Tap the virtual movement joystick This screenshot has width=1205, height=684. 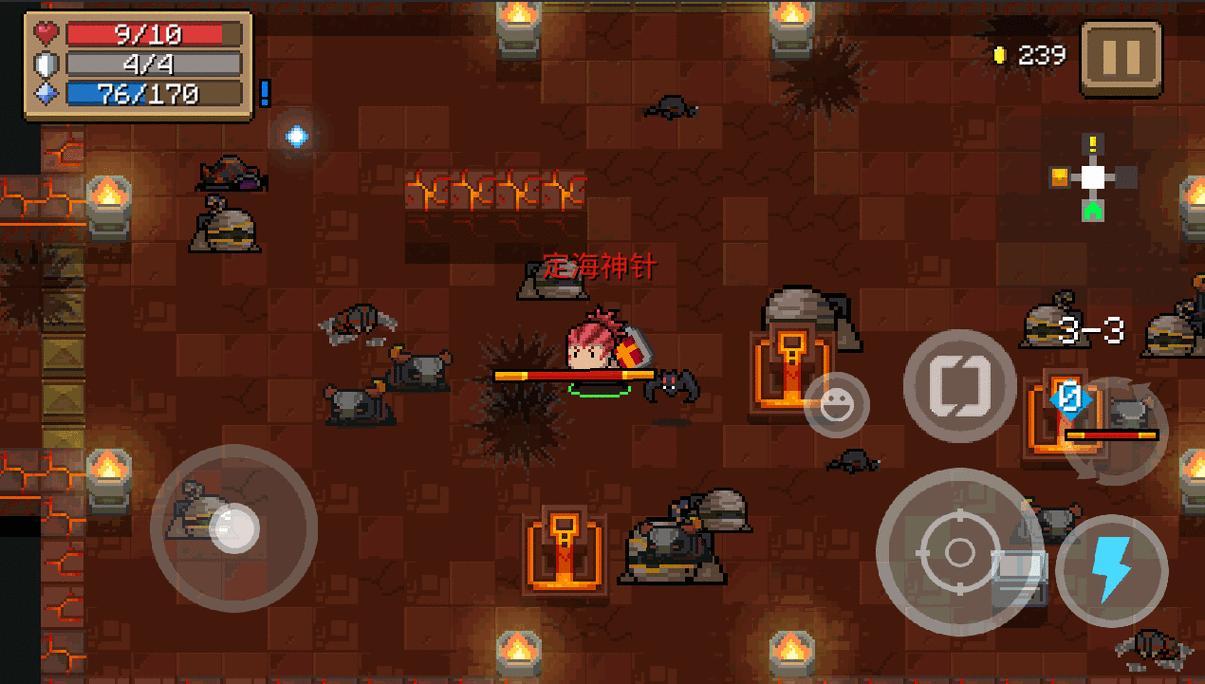(234, 527)
